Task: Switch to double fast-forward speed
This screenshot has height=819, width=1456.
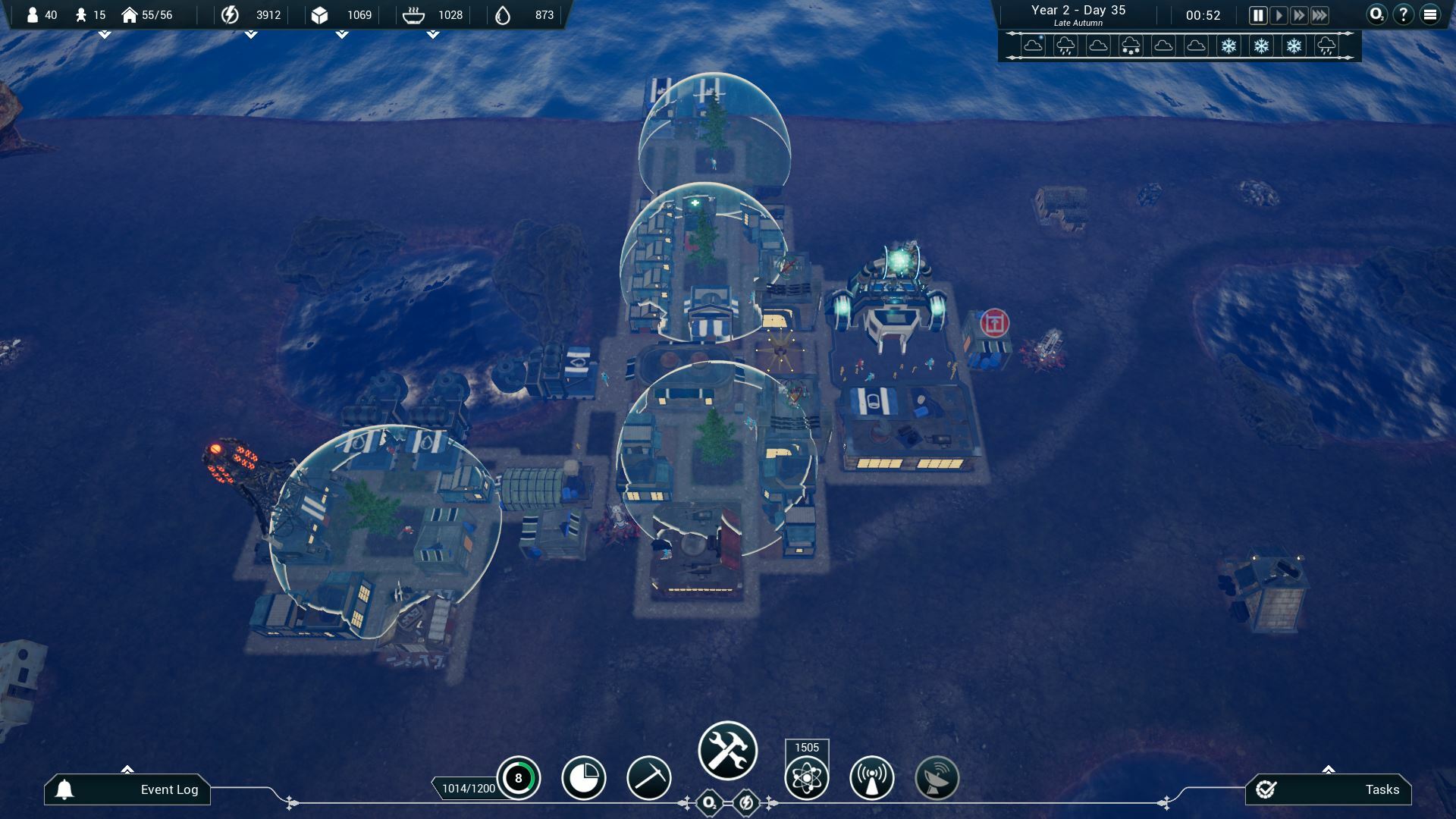Action: tap(1299, 15)
